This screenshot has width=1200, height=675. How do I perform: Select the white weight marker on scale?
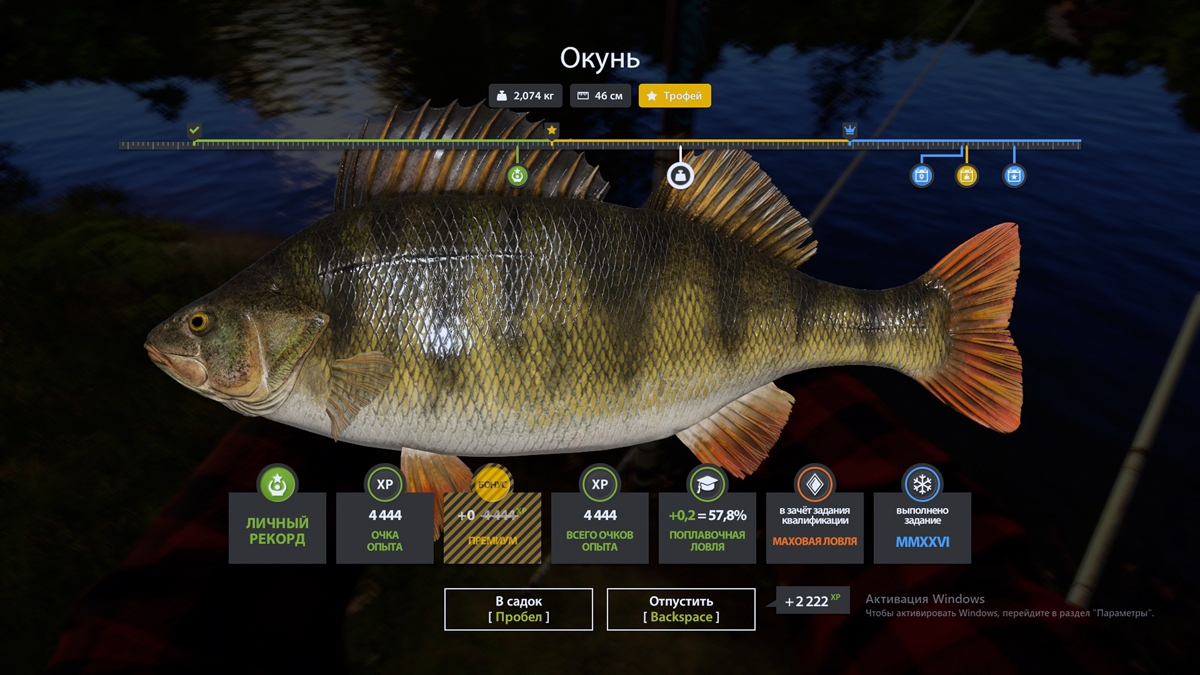click(x=680, y=176)
